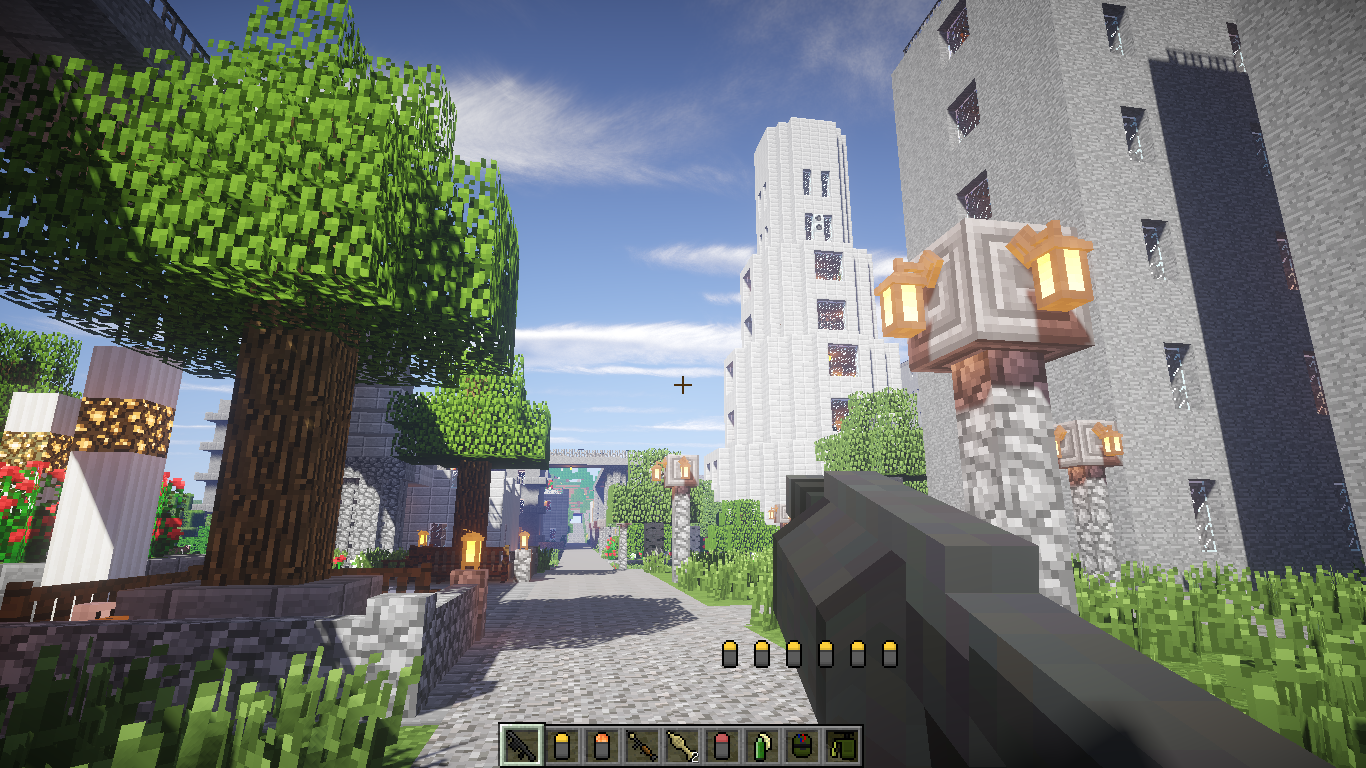Click the crosshair at screen center
This screenshot has width=1366, height=768.
pos(683,383)
